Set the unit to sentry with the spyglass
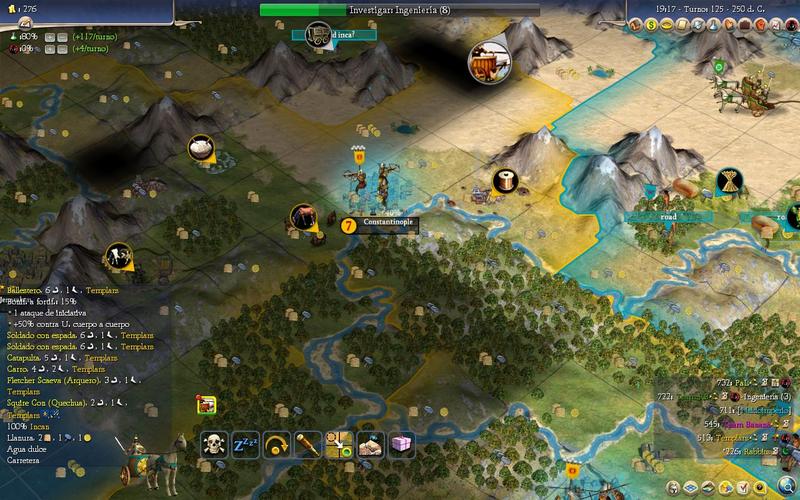800x500 pixels. tap(307, 445)
